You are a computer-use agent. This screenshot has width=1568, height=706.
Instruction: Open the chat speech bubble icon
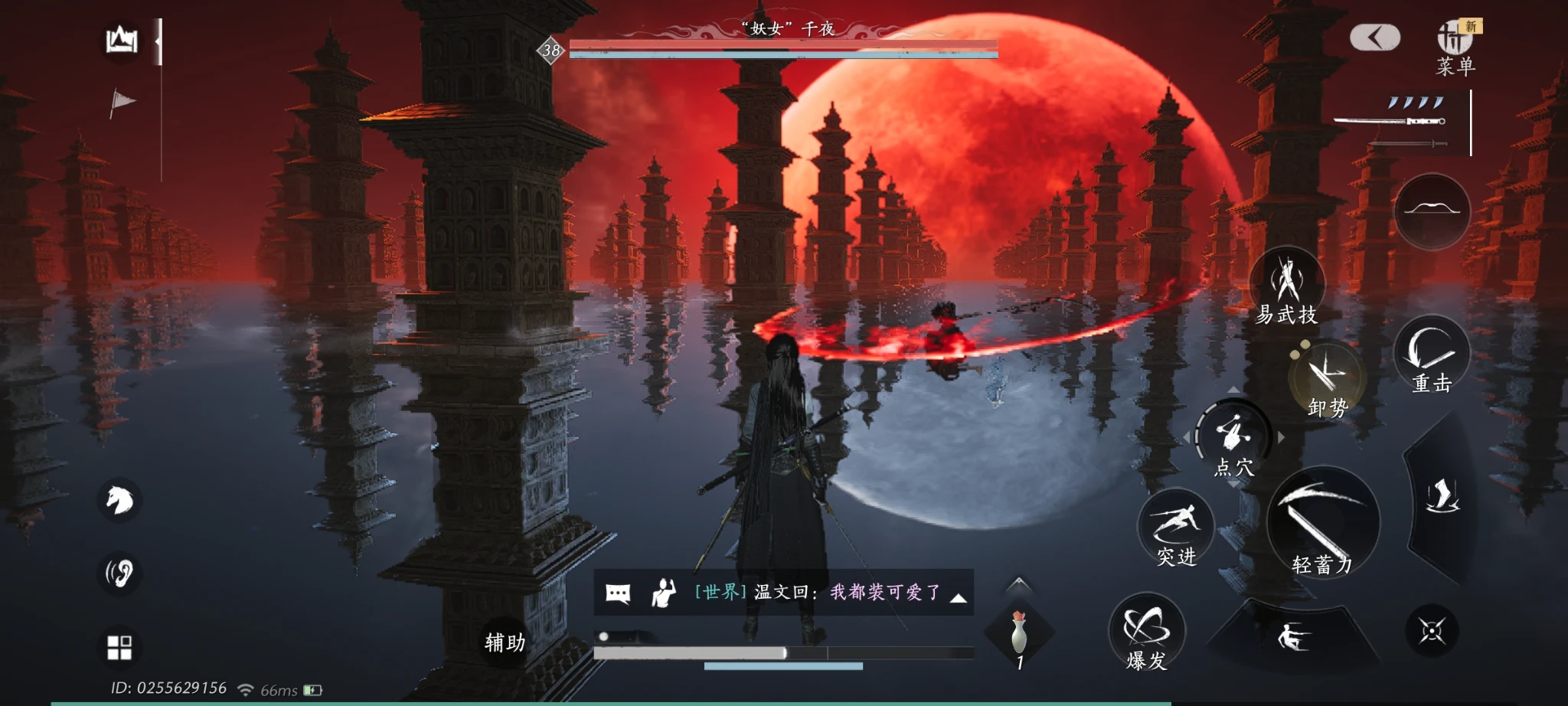pos(618,593)
